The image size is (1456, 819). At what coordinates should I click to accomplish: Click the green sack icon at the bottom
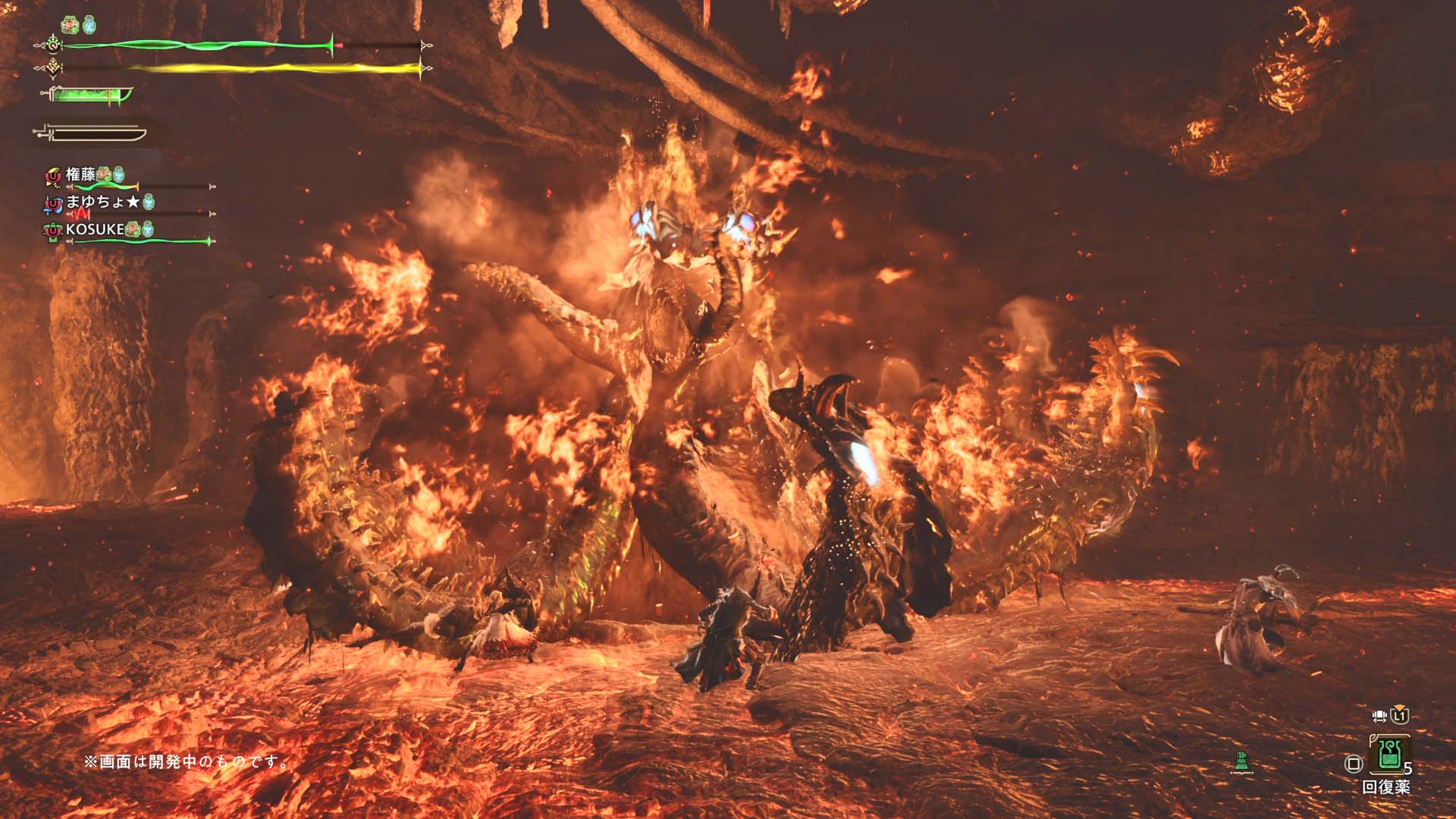pyautogui.click(x=1241, y=761)
